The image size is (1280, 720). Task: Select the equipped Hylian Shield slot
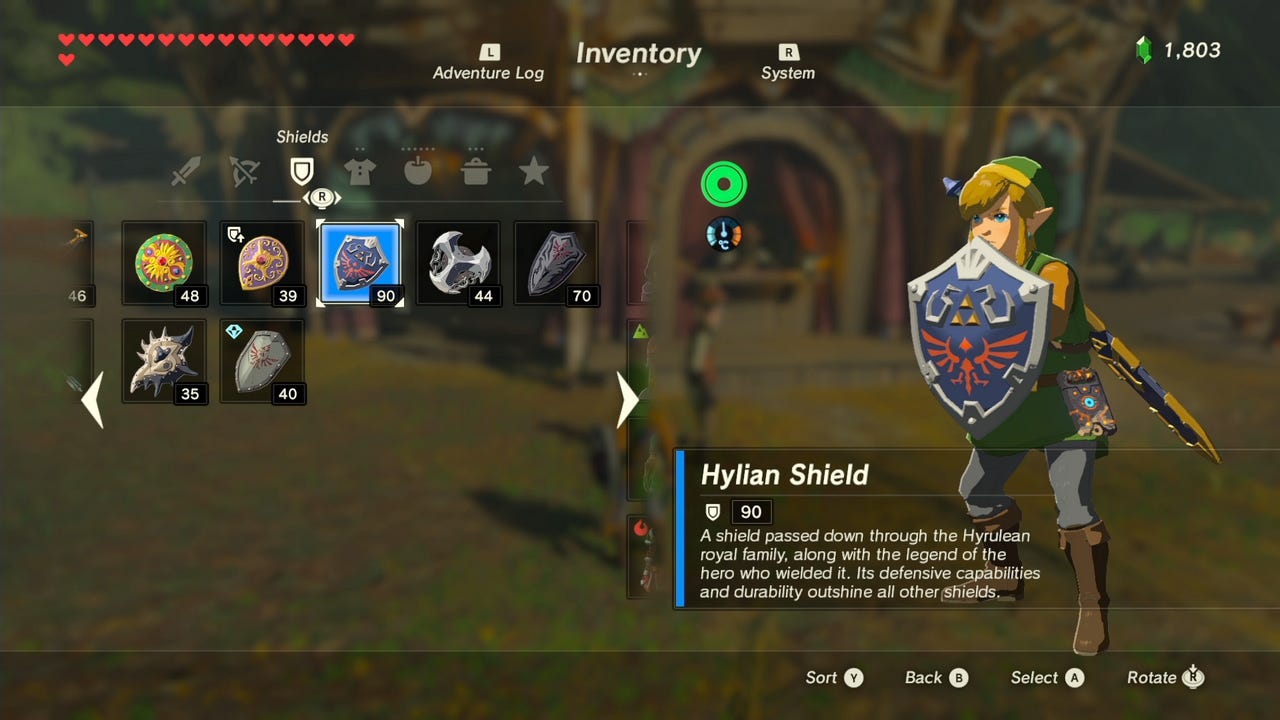coord(360,263)
